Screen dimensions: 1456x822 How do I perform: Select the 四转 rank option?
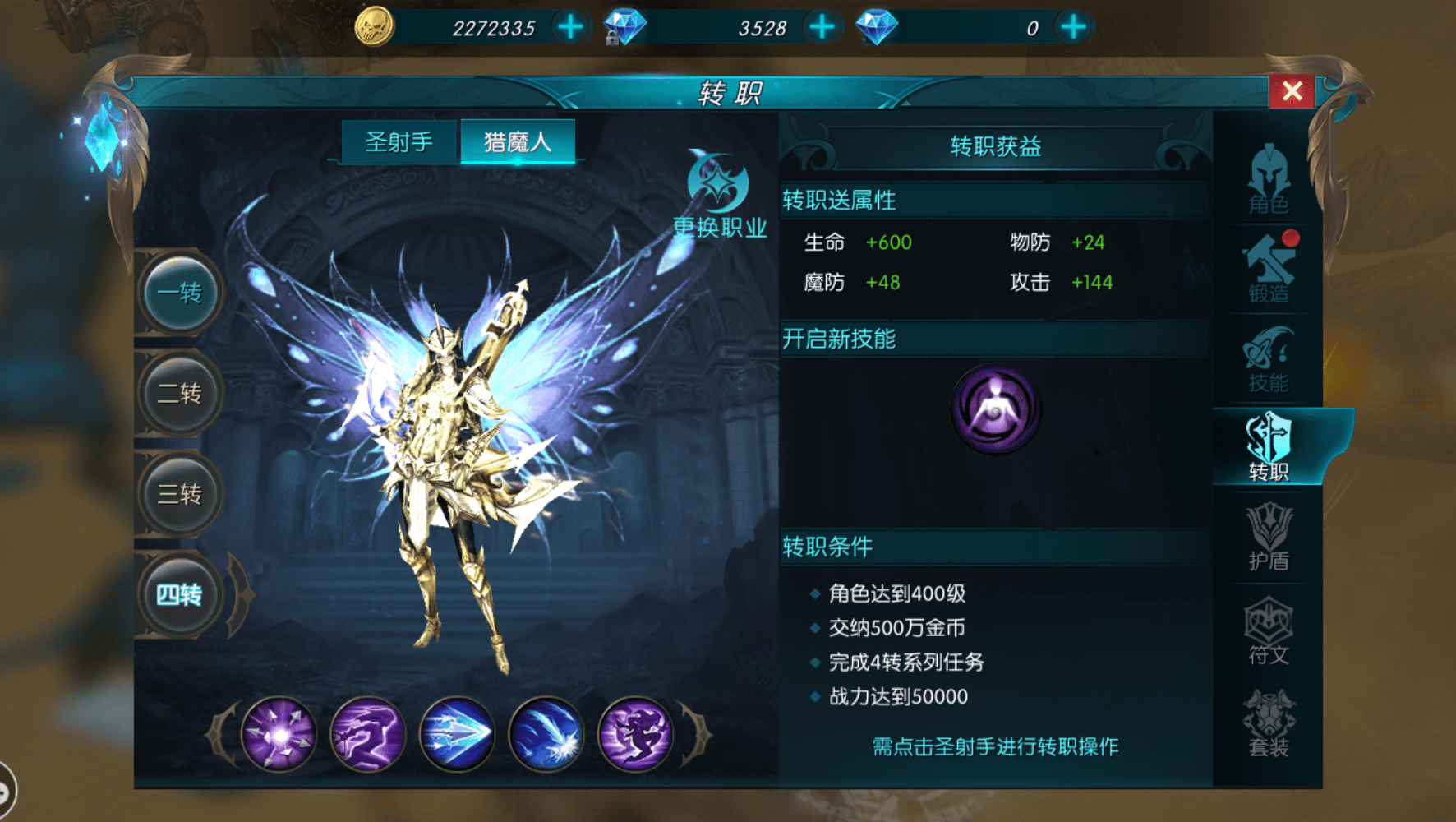(x=180, y=593)
